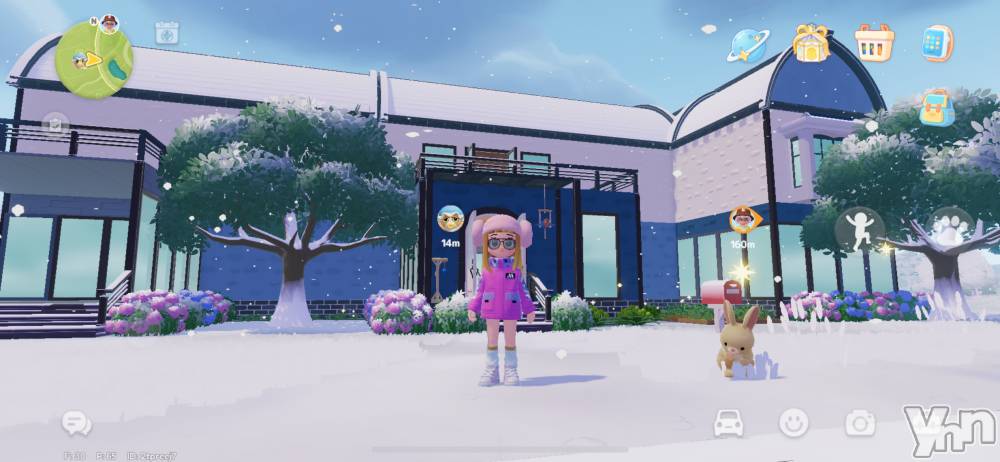The width and height of the screenshot is (1000, 462).
Task: Click the player avatar on minimap edge
Action: point(109,23)
